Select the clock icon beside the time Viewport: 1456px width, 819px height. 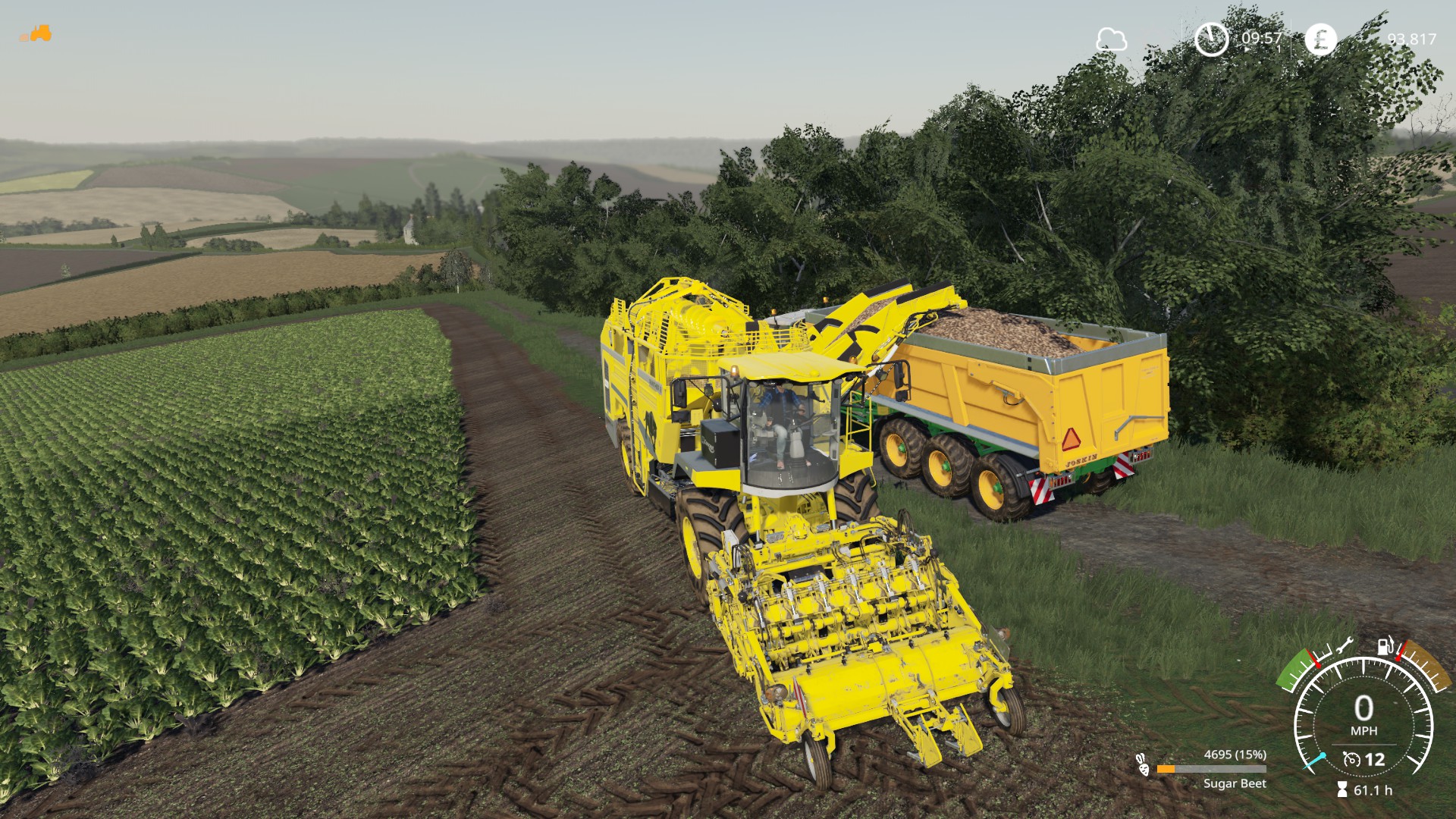point(1211,39)
